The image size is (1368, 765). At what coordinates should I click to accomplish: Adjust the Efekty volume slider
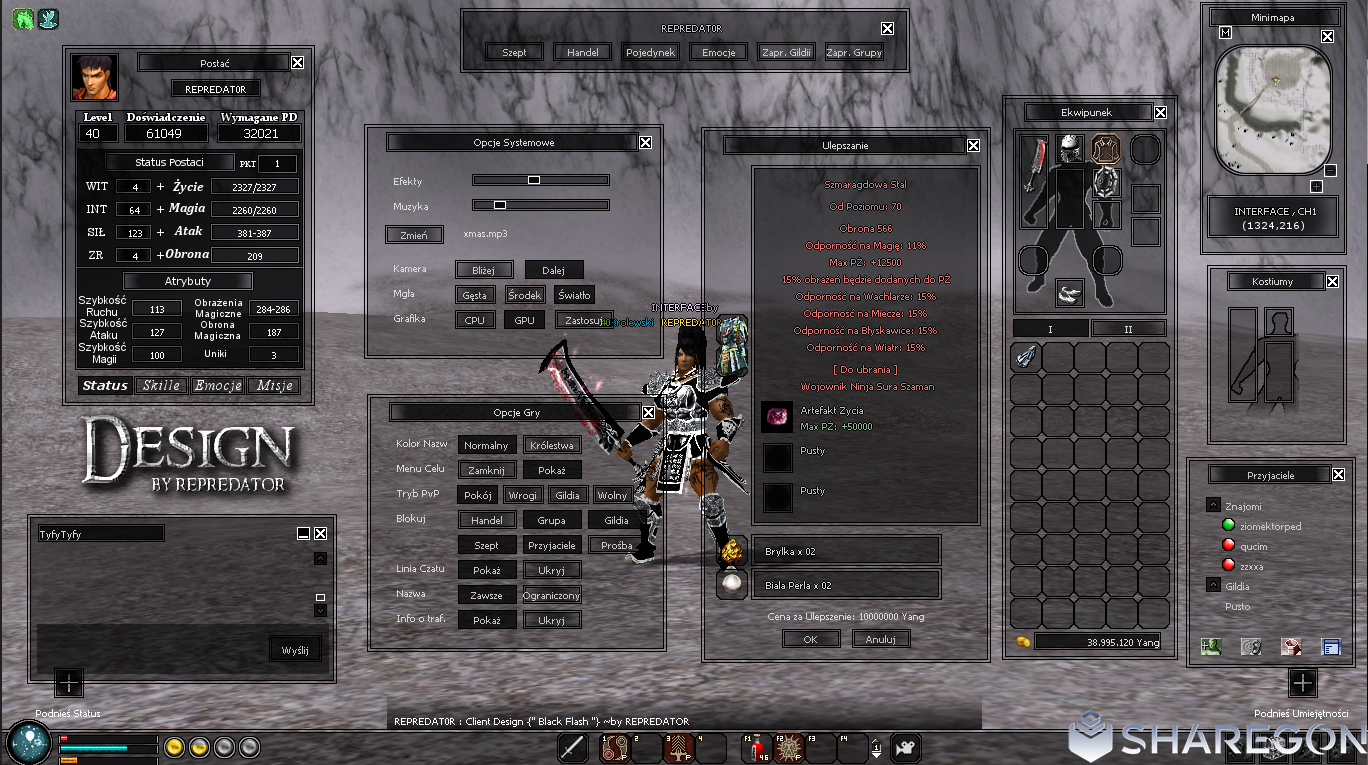point(534,180)
